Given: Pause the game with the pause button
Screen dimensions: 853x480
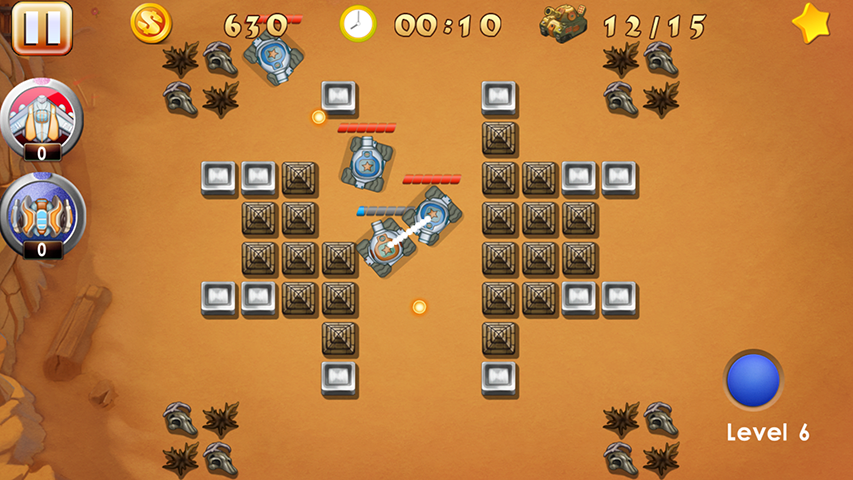Looking at the screenshot, I should tap(41, 27).
